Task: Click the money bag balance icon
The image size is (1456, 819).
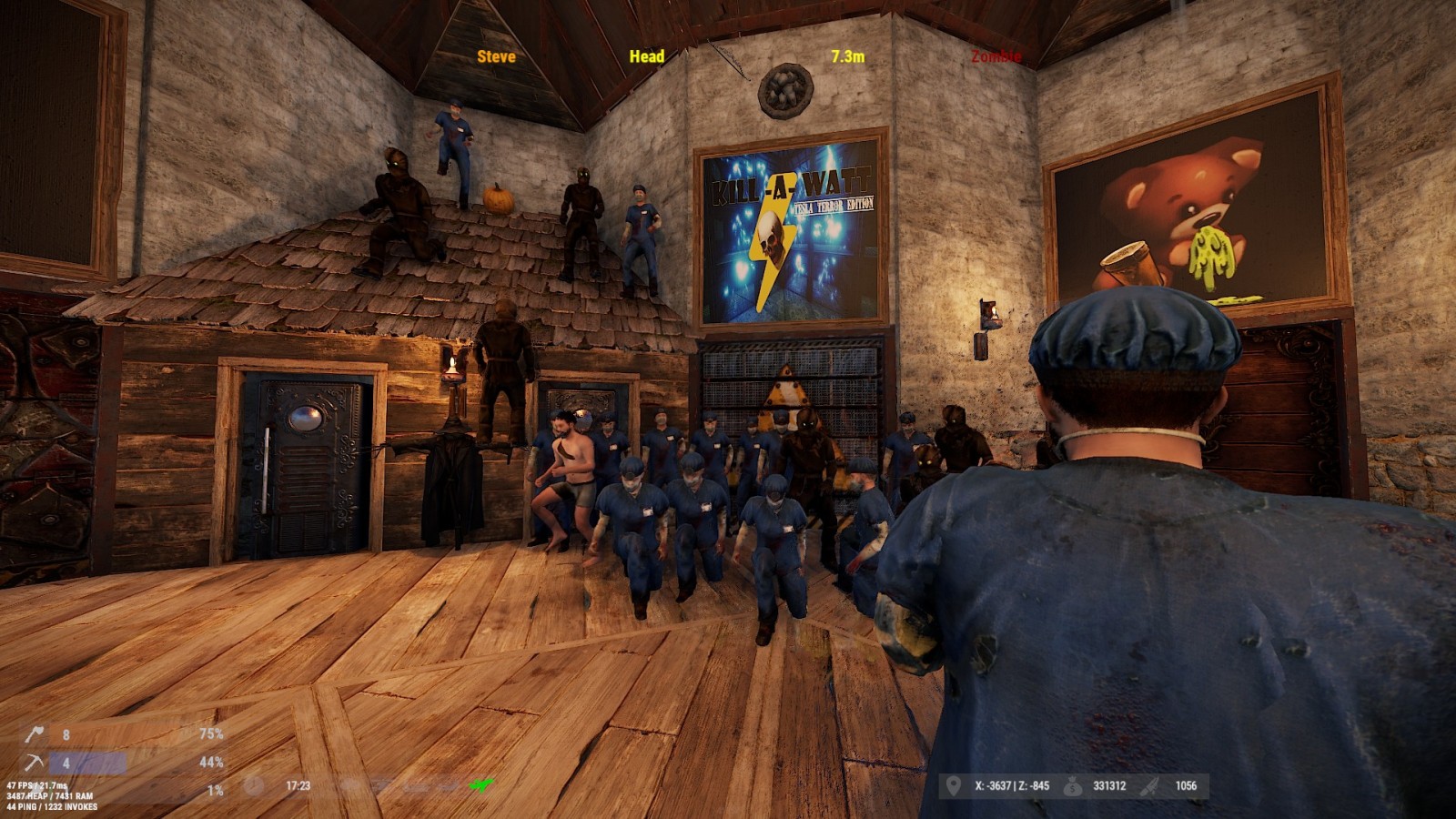Action: click(1073, 785)
